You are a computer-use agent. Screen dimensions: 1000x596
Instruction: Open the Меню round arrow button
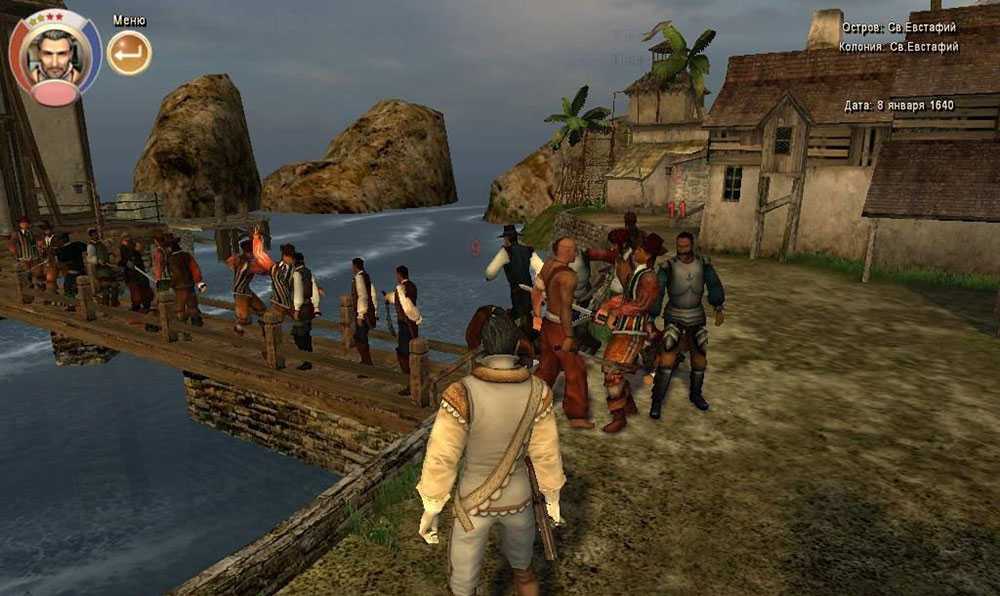[x=129, y=53]
